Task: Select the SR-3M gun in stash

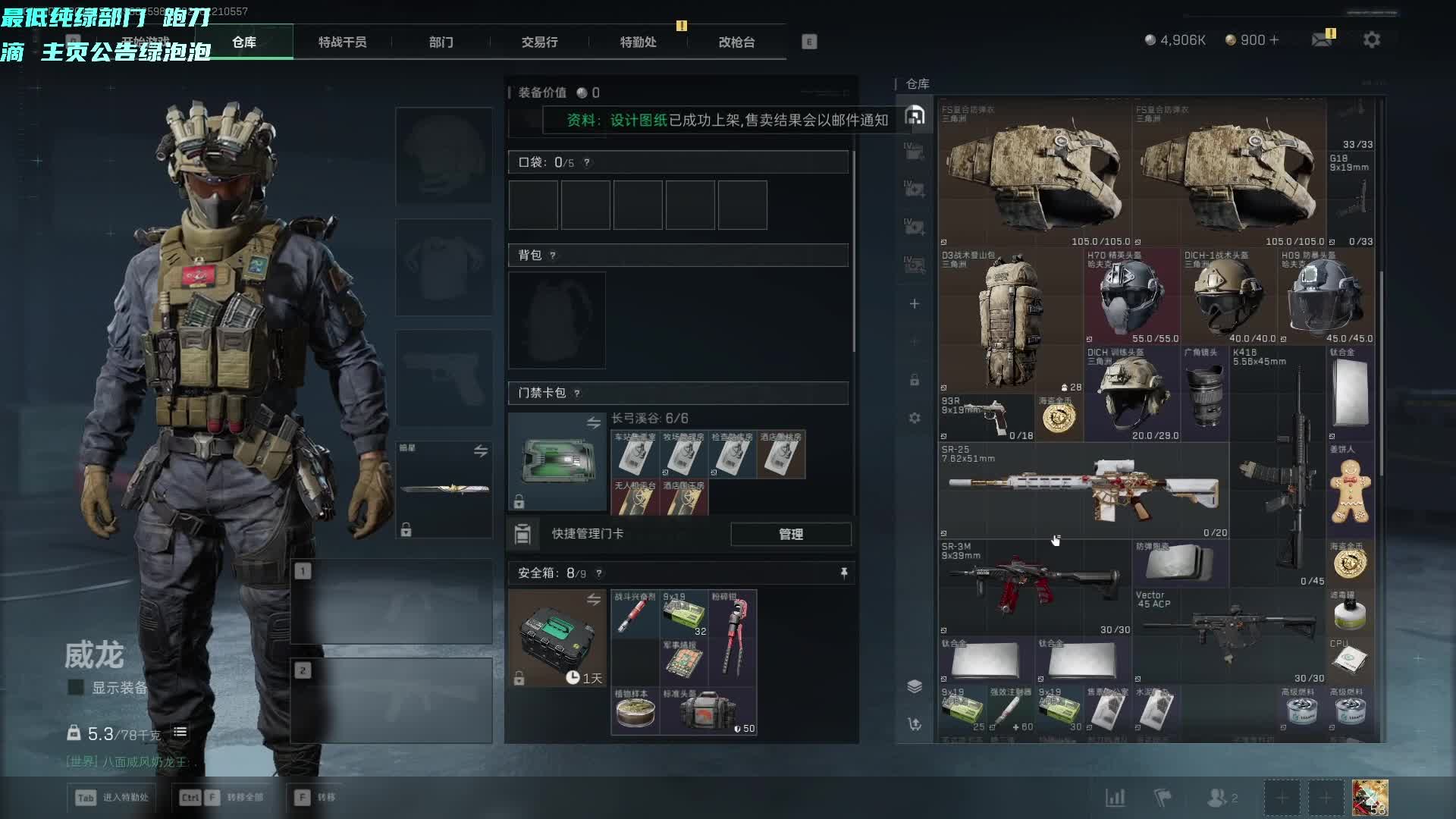Action: pos(1034,586)
